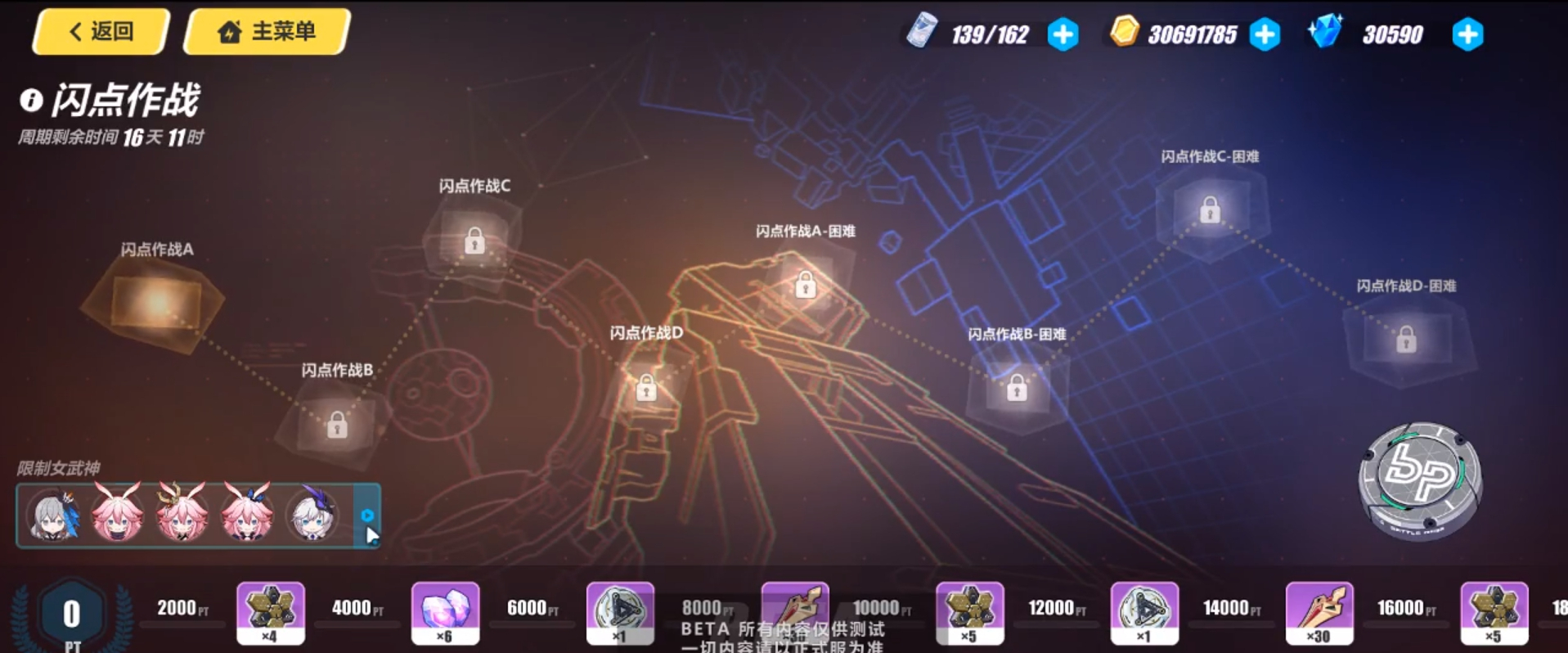Screen dimensions: 1568x653
Task: Click the info icon beside 闪点作战 title
Action: pos(29,101)
